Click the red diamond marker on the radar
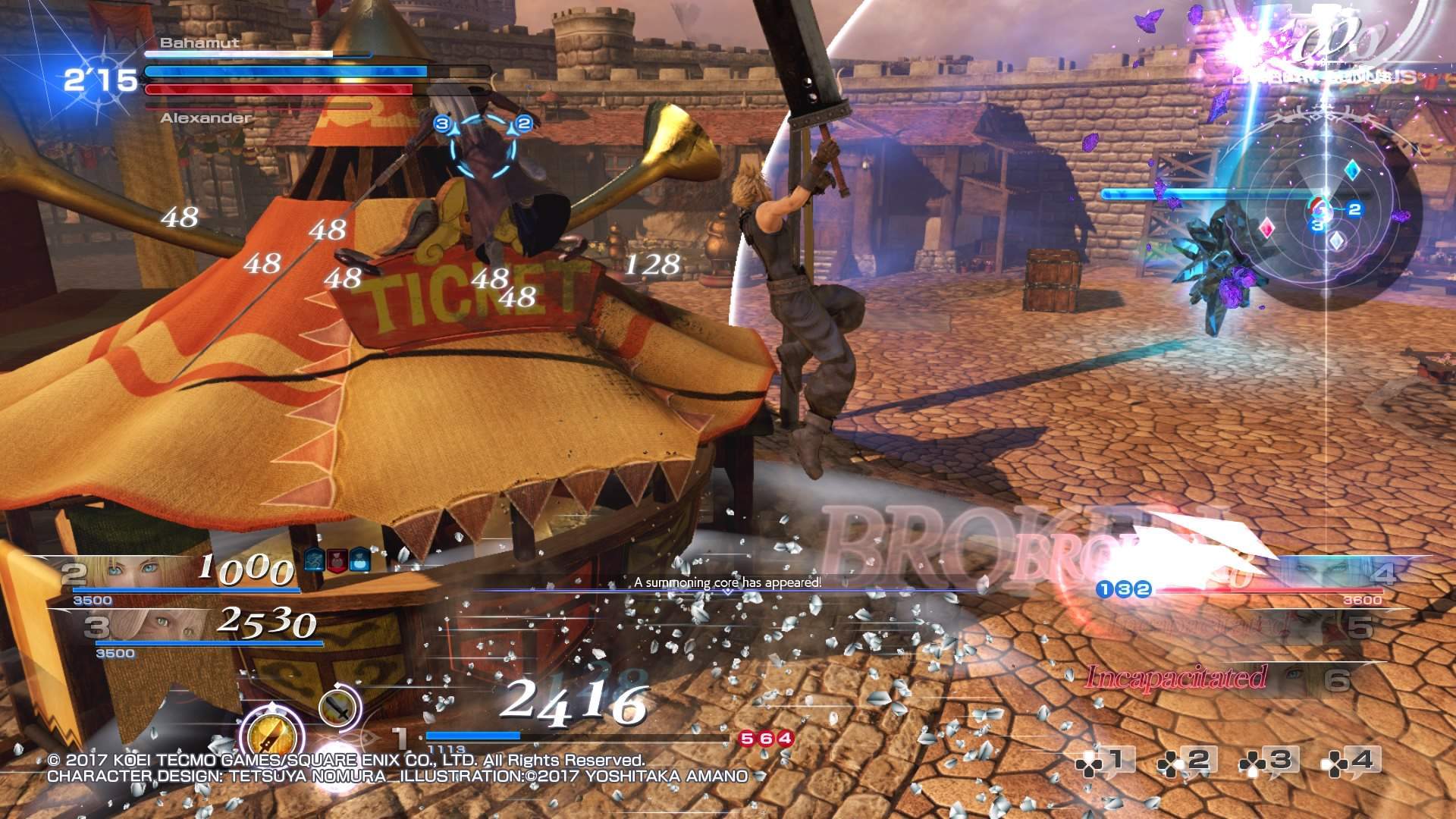Image resolution: width=1456 pixels, height=819 pixels. pyautogui.click(x=1266, y=227)
